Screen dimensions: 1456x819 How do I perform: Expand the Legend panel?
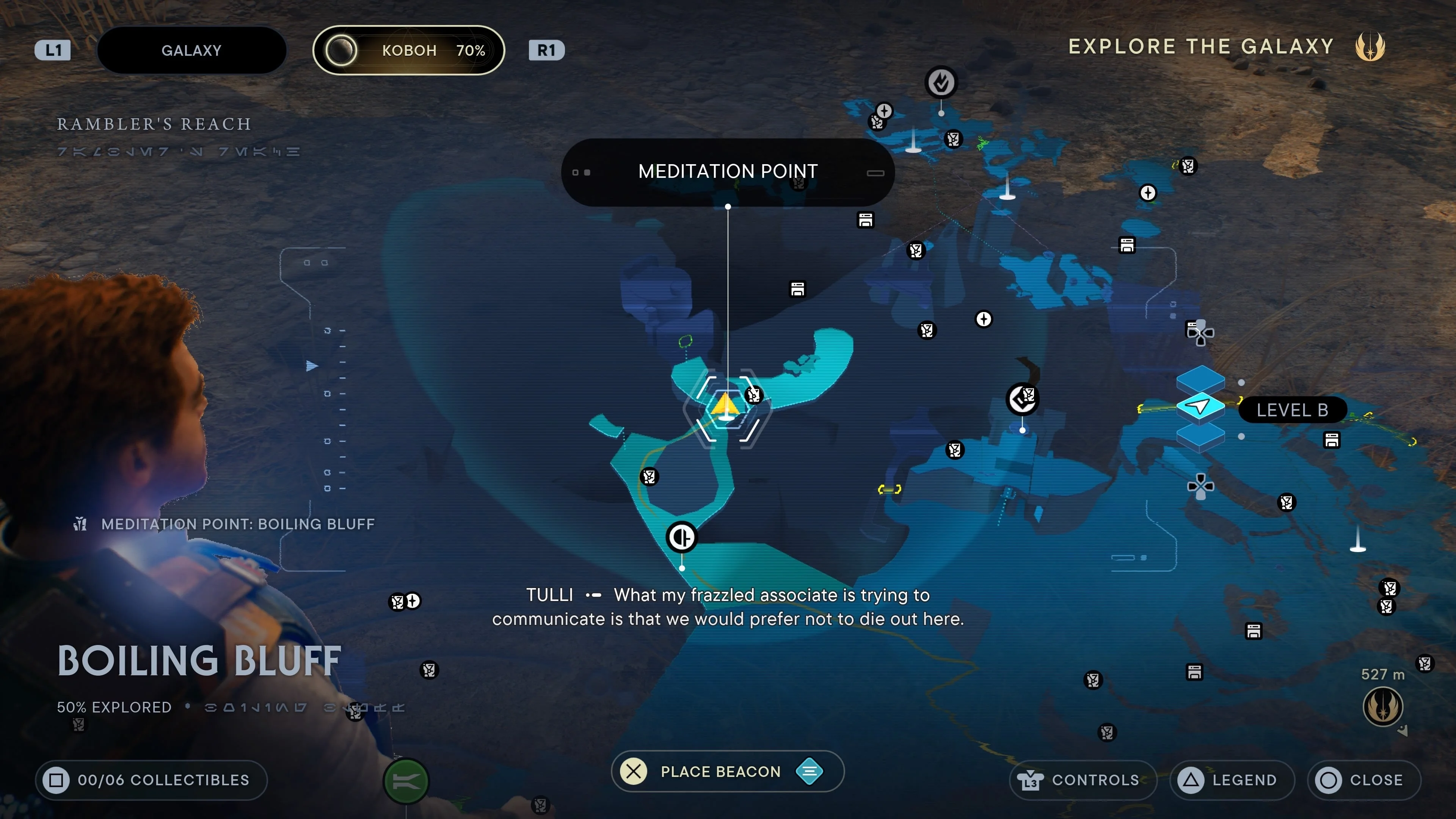tap(1231, 780)
